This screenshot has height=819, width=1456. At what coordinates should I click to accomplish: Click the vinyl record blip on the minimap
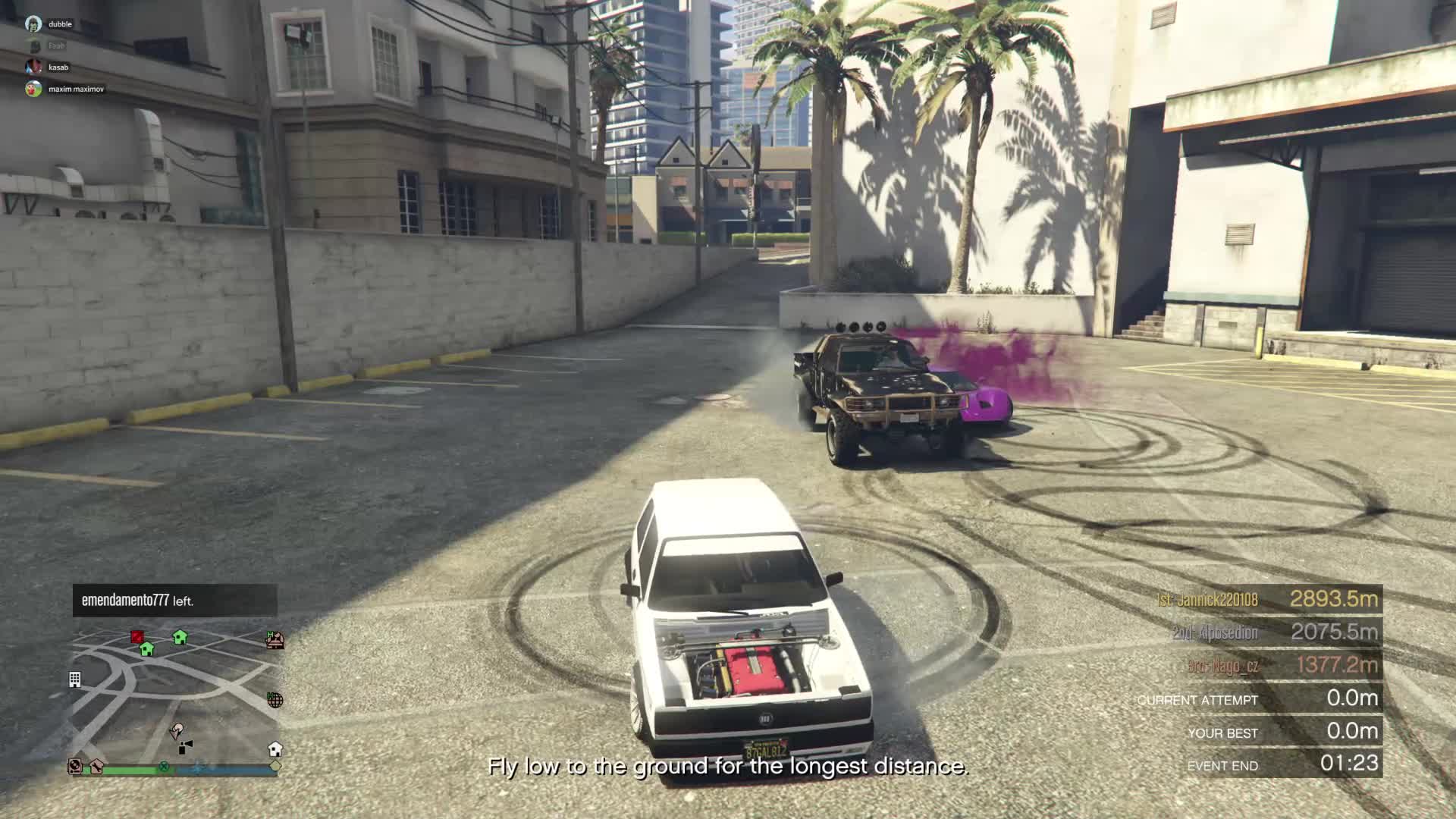tap(75, 766)
